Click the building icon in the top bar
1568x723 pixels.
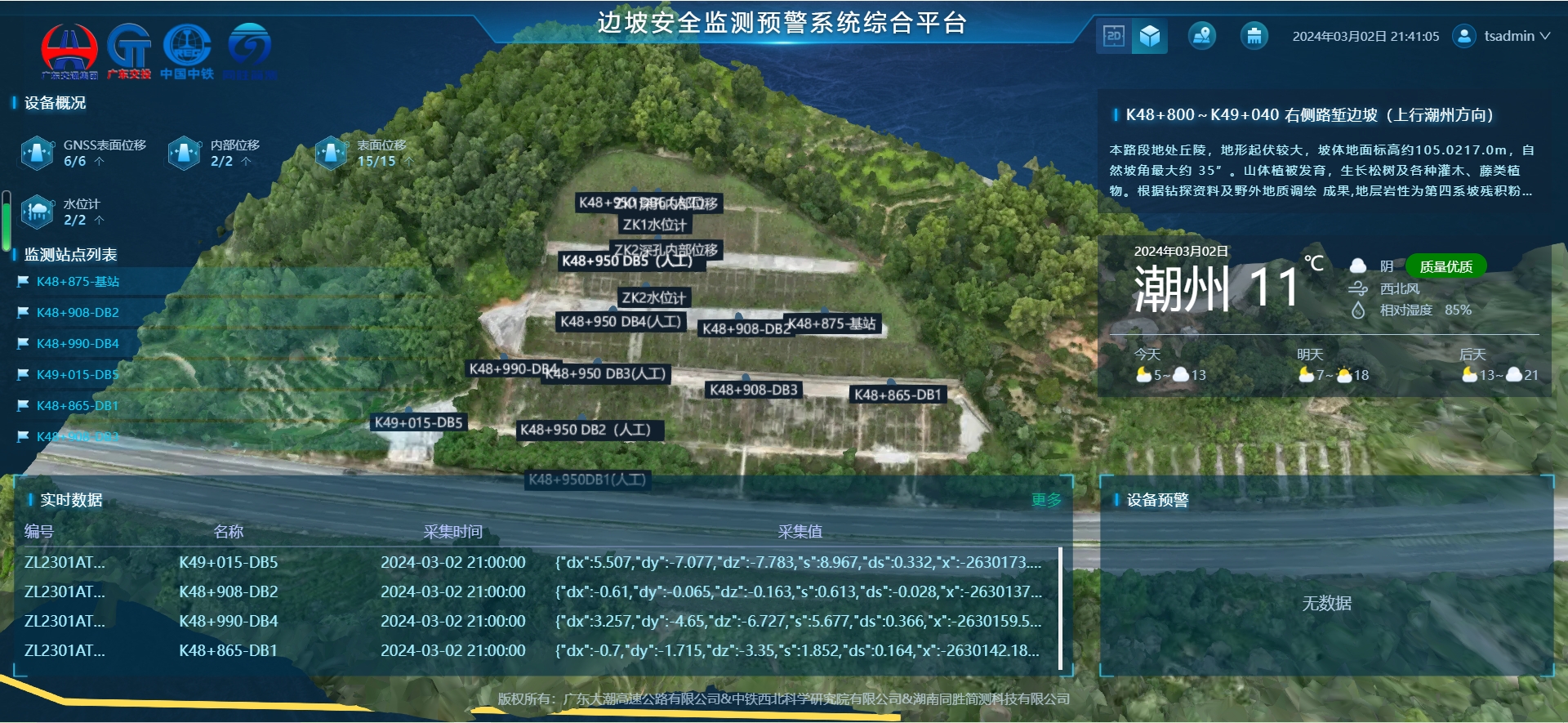click(1254, 36)
